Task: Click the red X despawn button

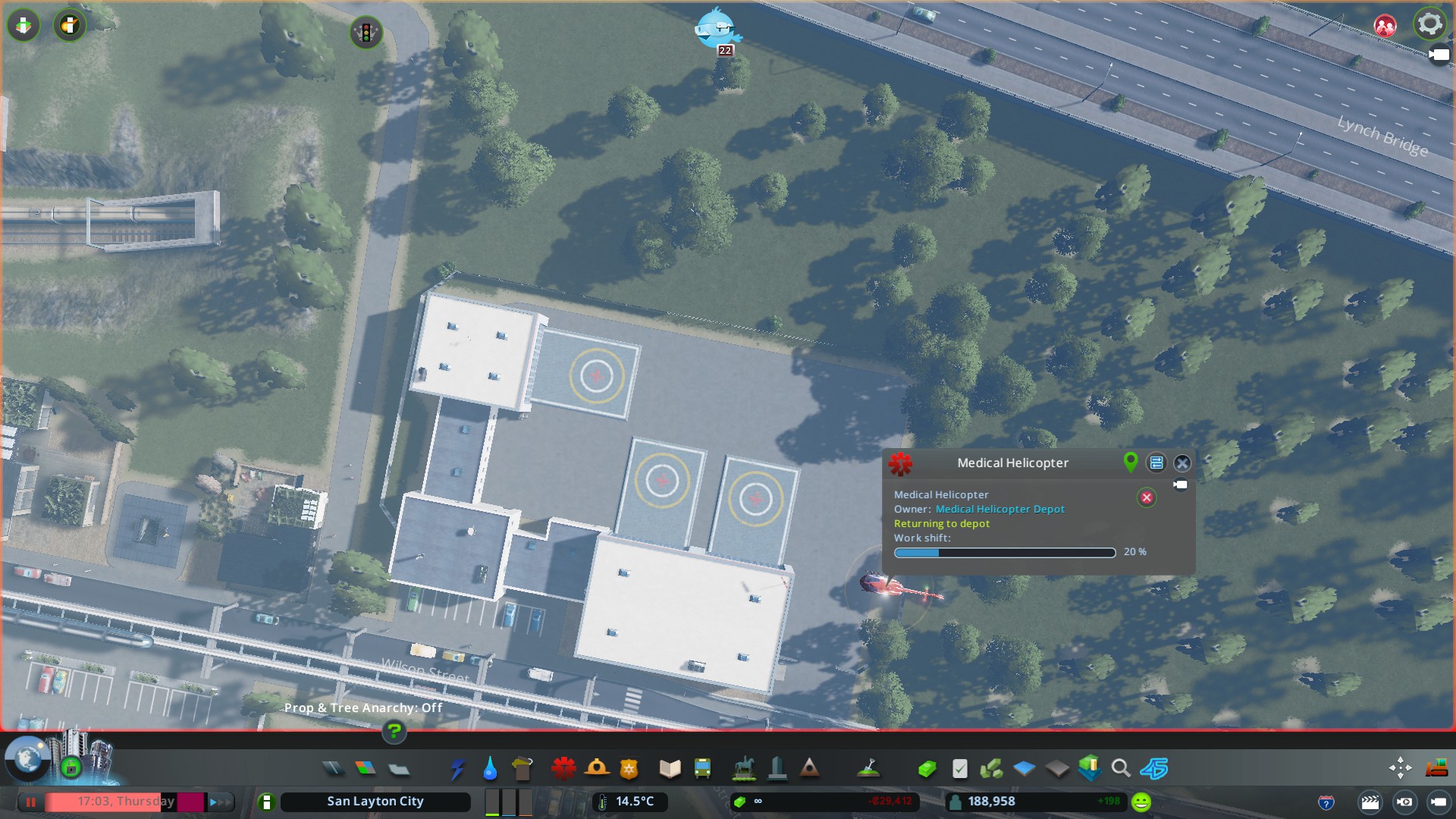Action: click(1147, 497)
